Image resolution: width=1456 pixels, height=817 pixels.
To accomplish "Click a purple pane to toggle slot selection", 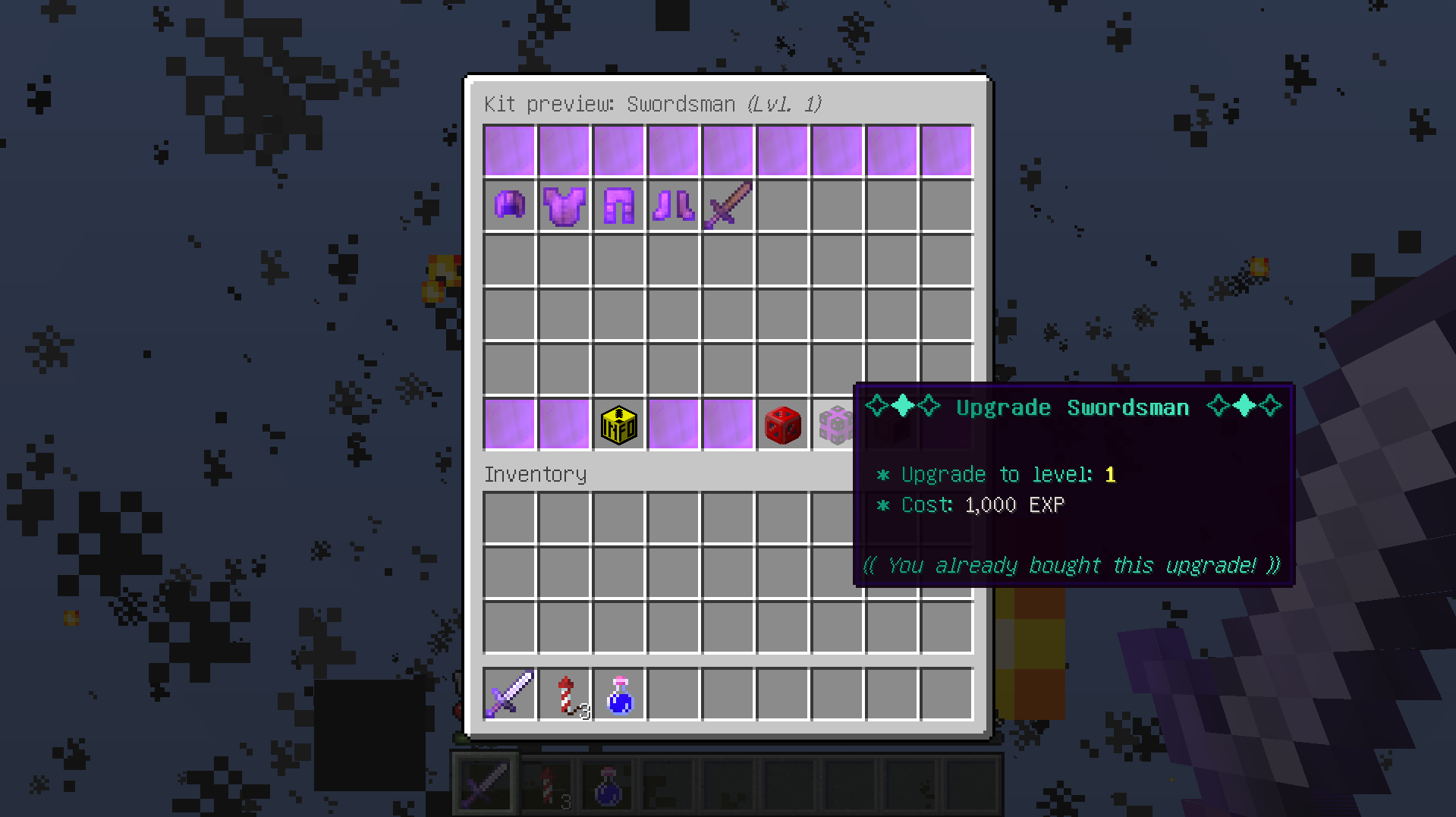I will pos(509,149).
